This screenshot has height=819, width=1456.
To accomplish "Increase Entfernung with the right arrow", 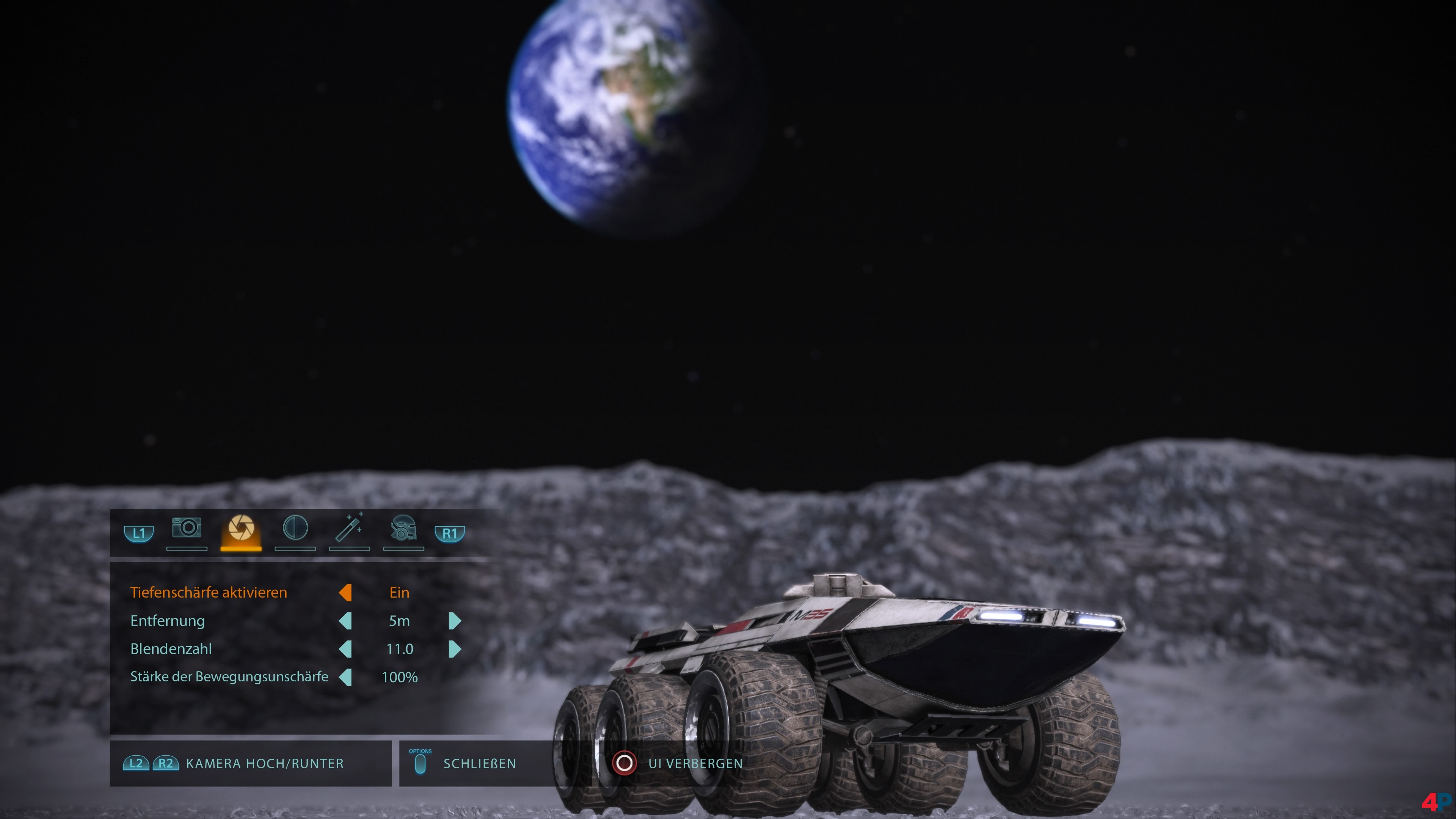I will click(455, 621).
